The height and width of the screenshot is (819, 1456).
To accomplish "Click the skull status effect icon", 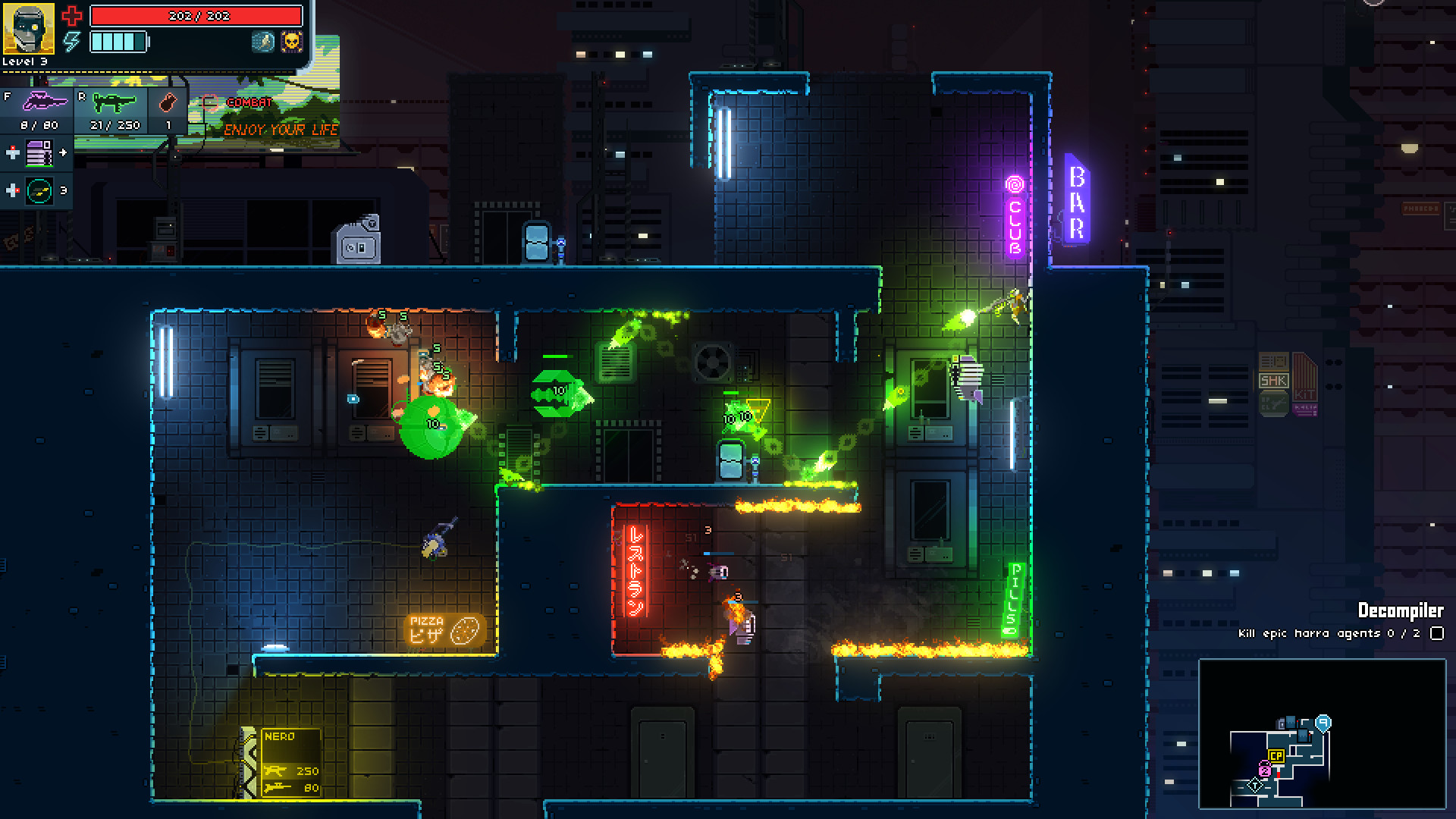I will tap(291, 42).
